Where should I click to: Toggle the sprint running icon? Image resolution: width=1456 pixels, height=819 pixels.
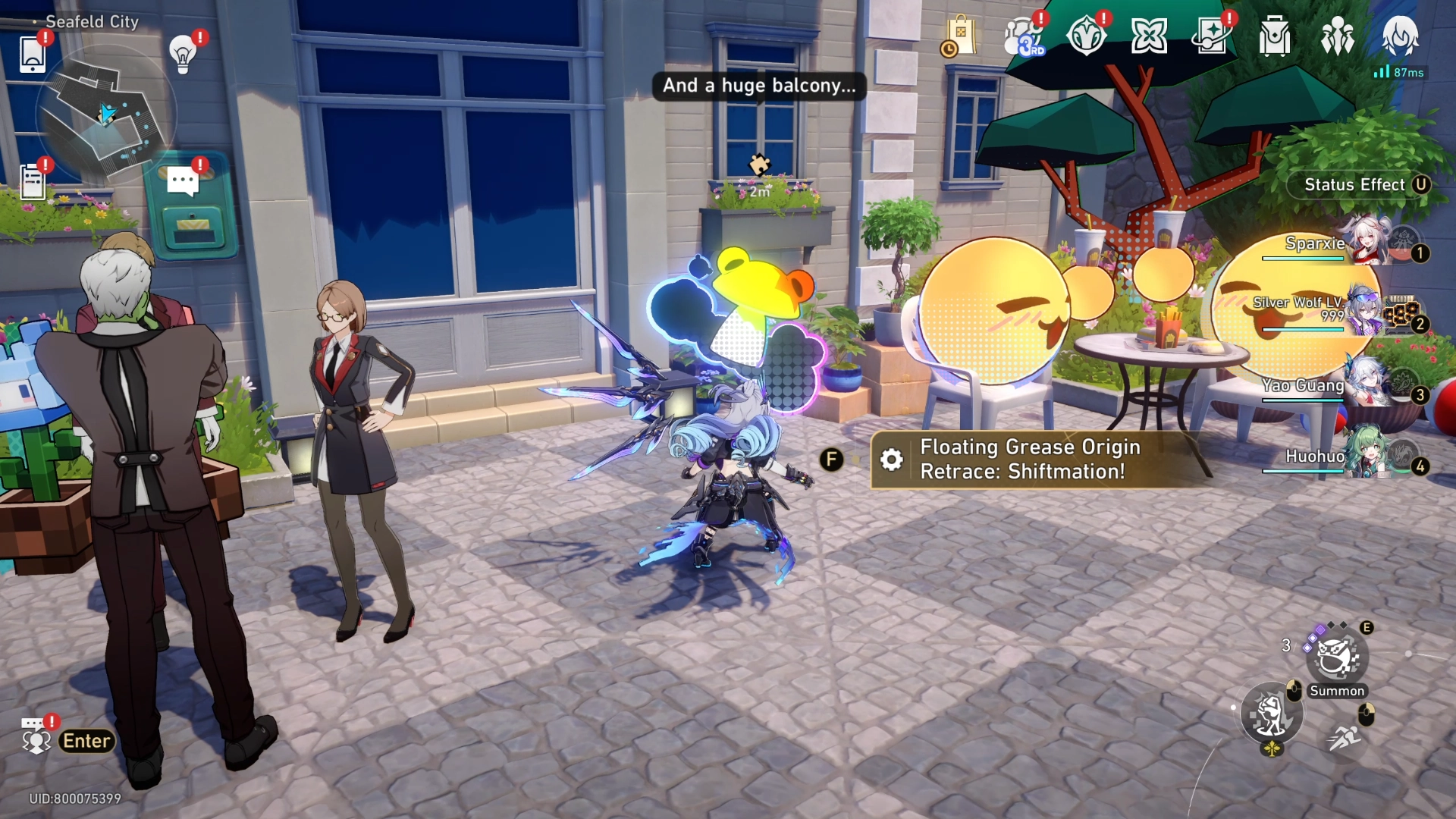[1345, 736]
